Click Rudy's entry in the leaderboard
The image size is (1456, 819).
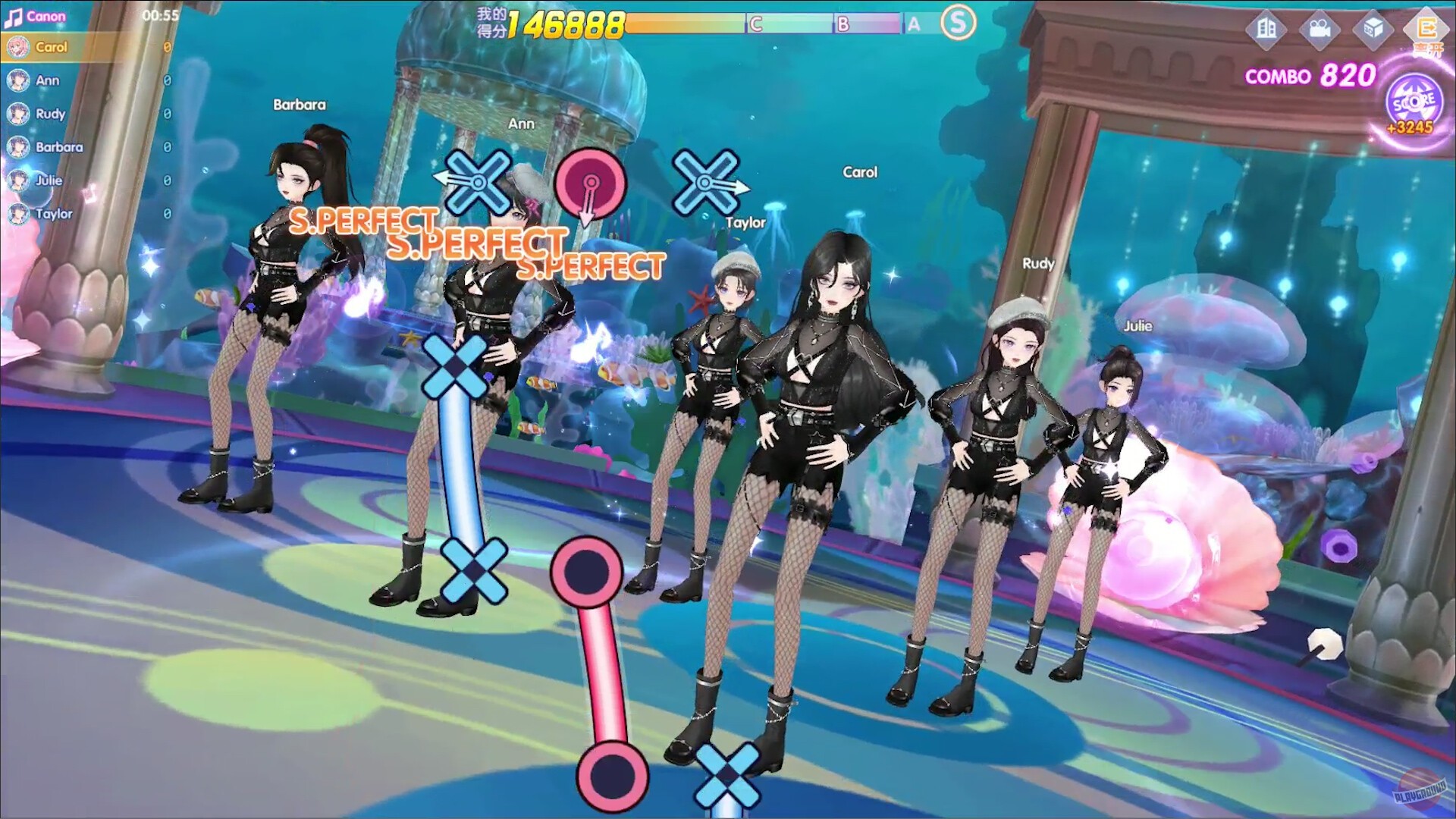point(20,114)
